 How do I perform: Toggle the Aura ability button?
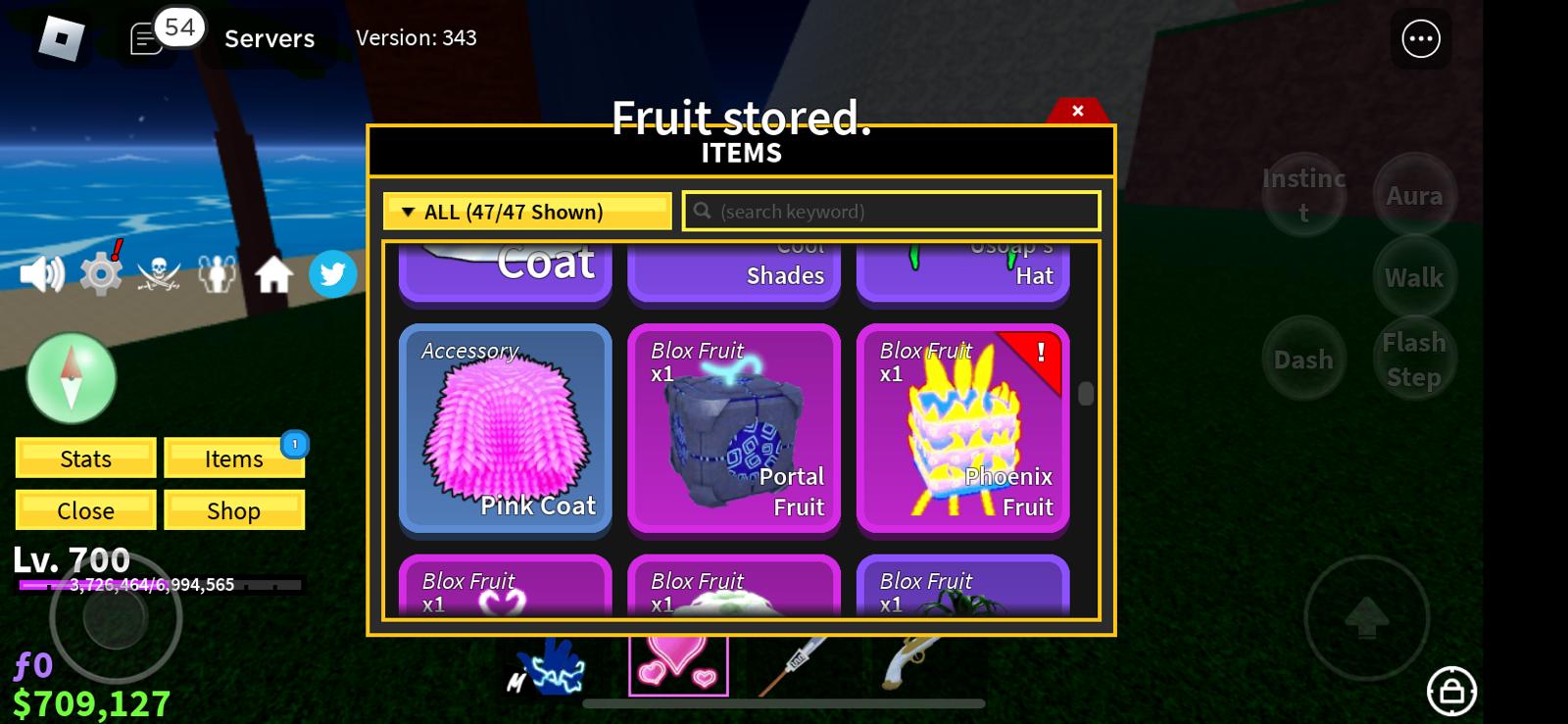click(x=1414, y=196)
